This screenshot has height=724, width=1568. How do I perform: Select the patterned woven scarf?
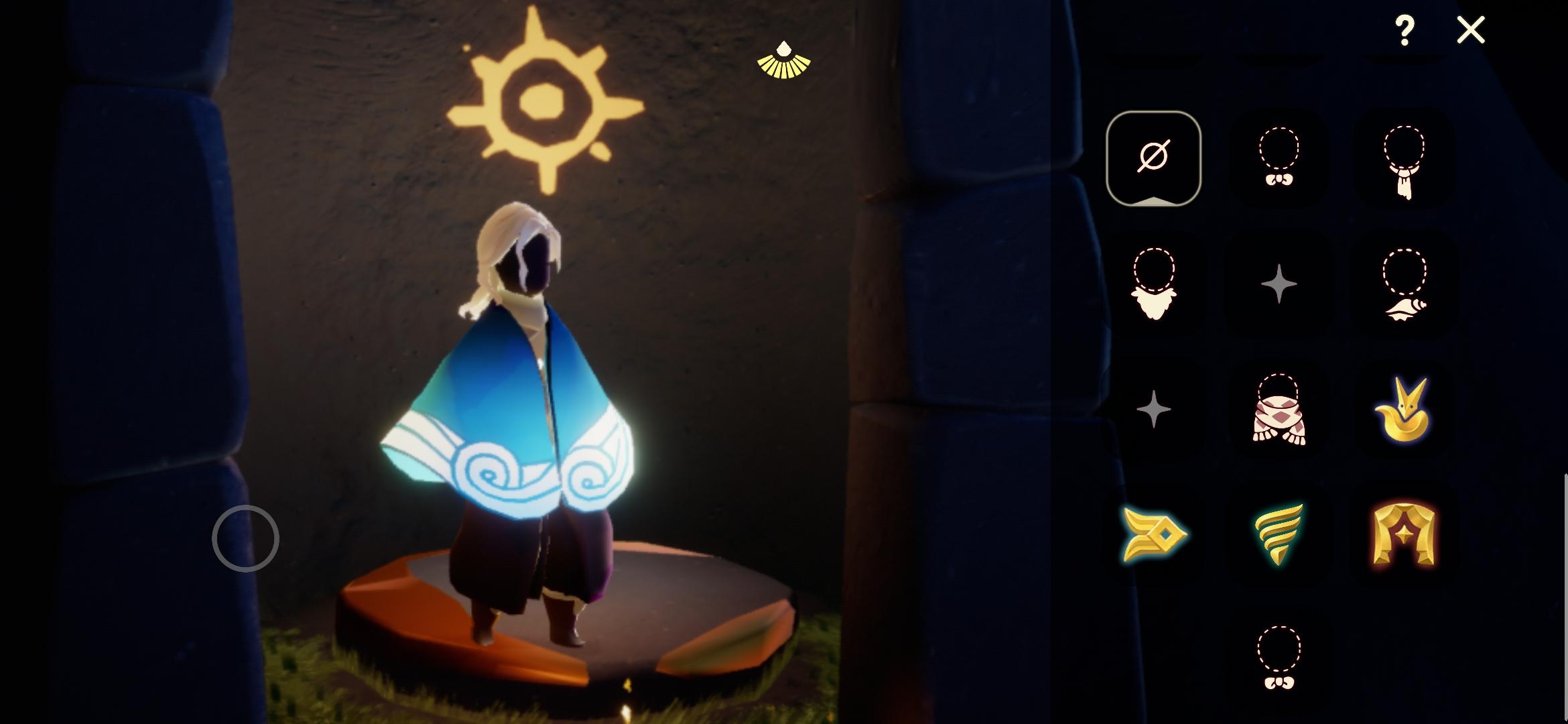click(1281, 409)
